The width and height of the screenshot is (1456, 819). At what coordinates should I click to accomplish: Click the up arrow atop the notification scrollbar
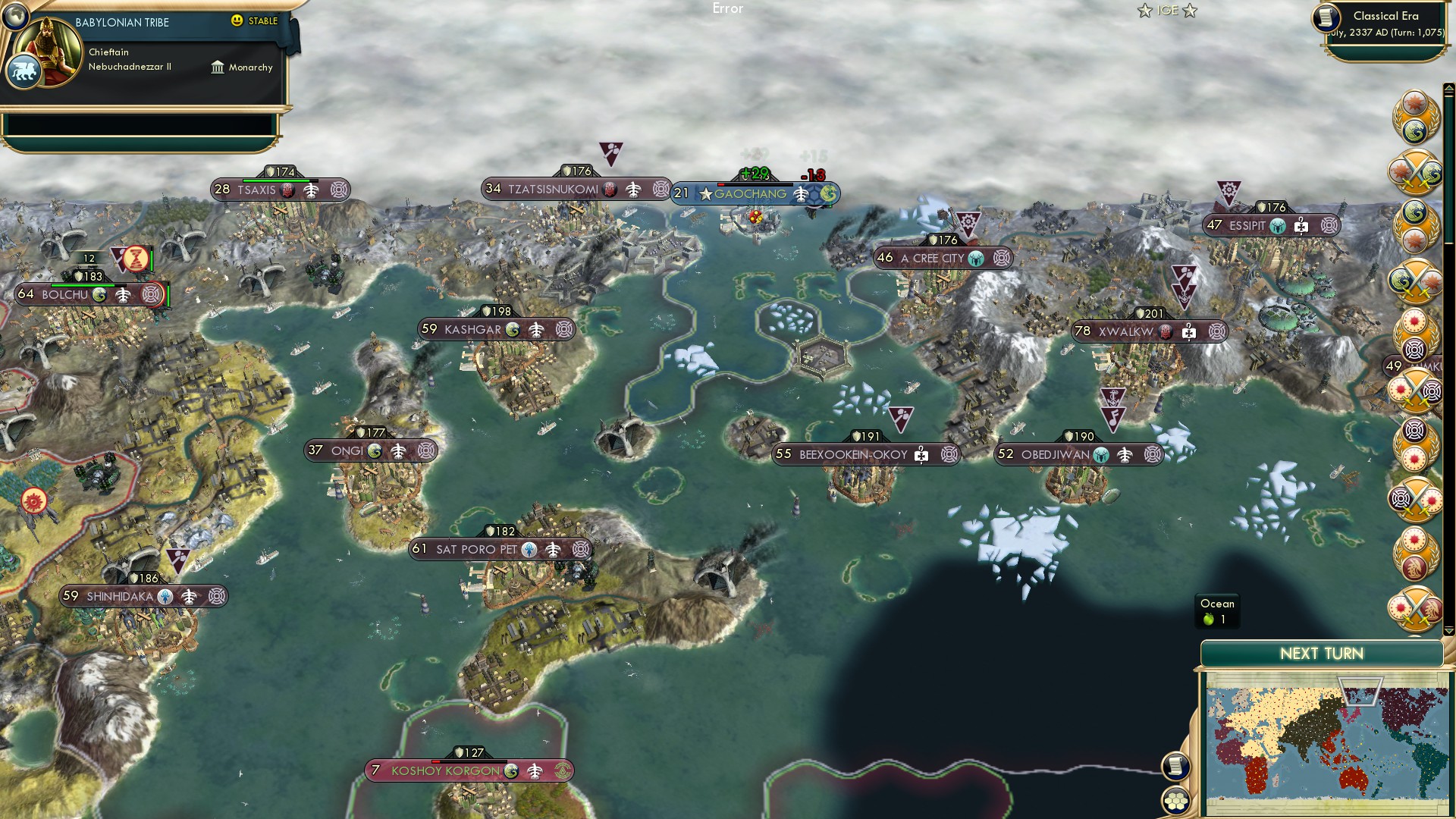tap(1448, 88)
